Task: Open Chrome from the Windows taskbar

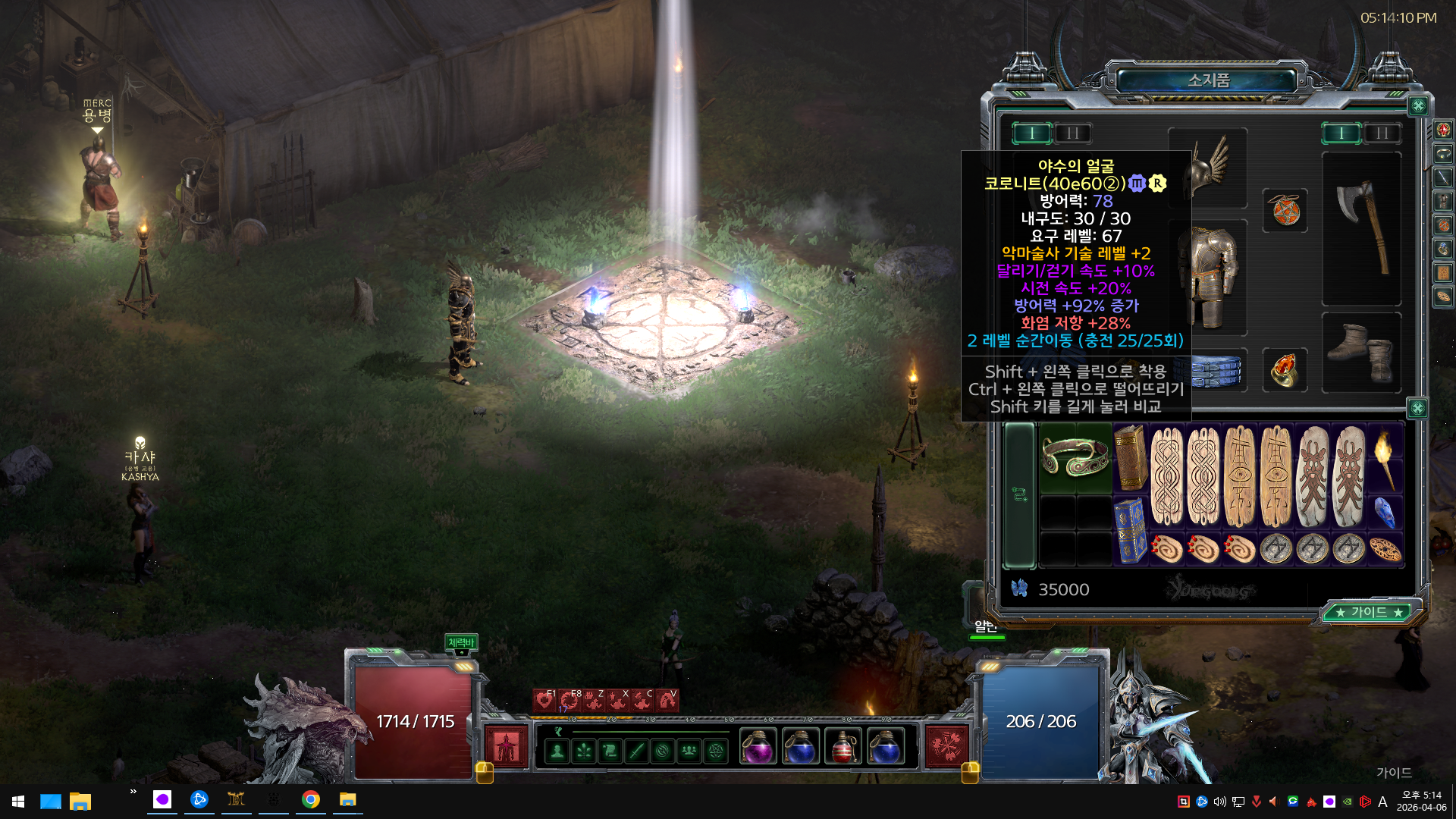Action: click(310, 800)
